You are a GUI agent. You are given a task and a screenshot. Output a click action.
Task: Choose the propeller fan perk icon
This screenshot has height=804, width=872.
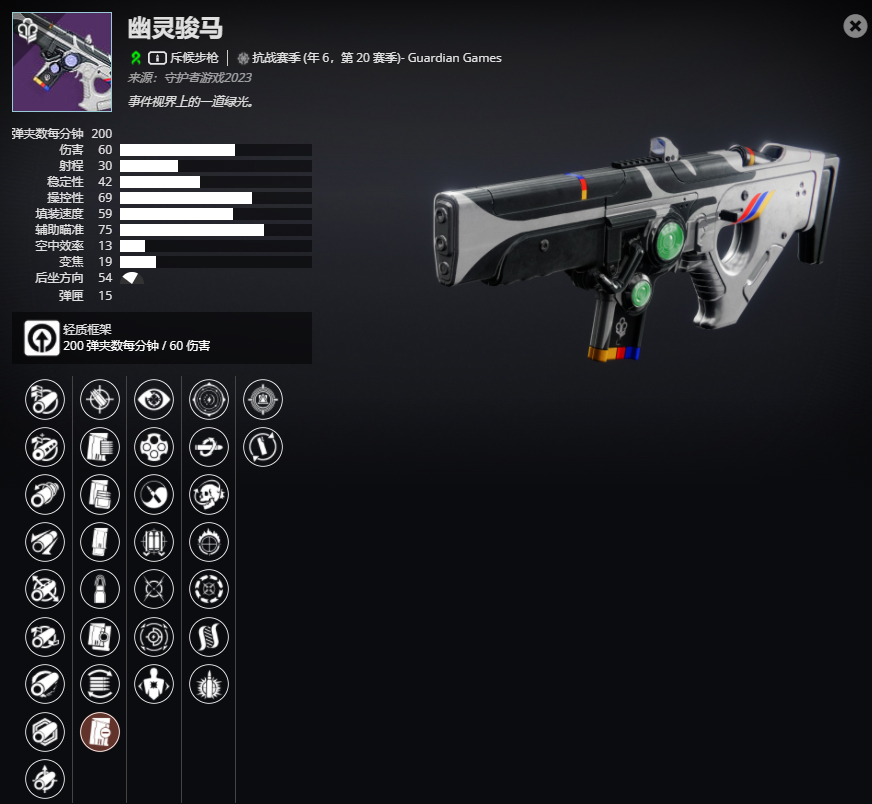[x=154, y=494]
